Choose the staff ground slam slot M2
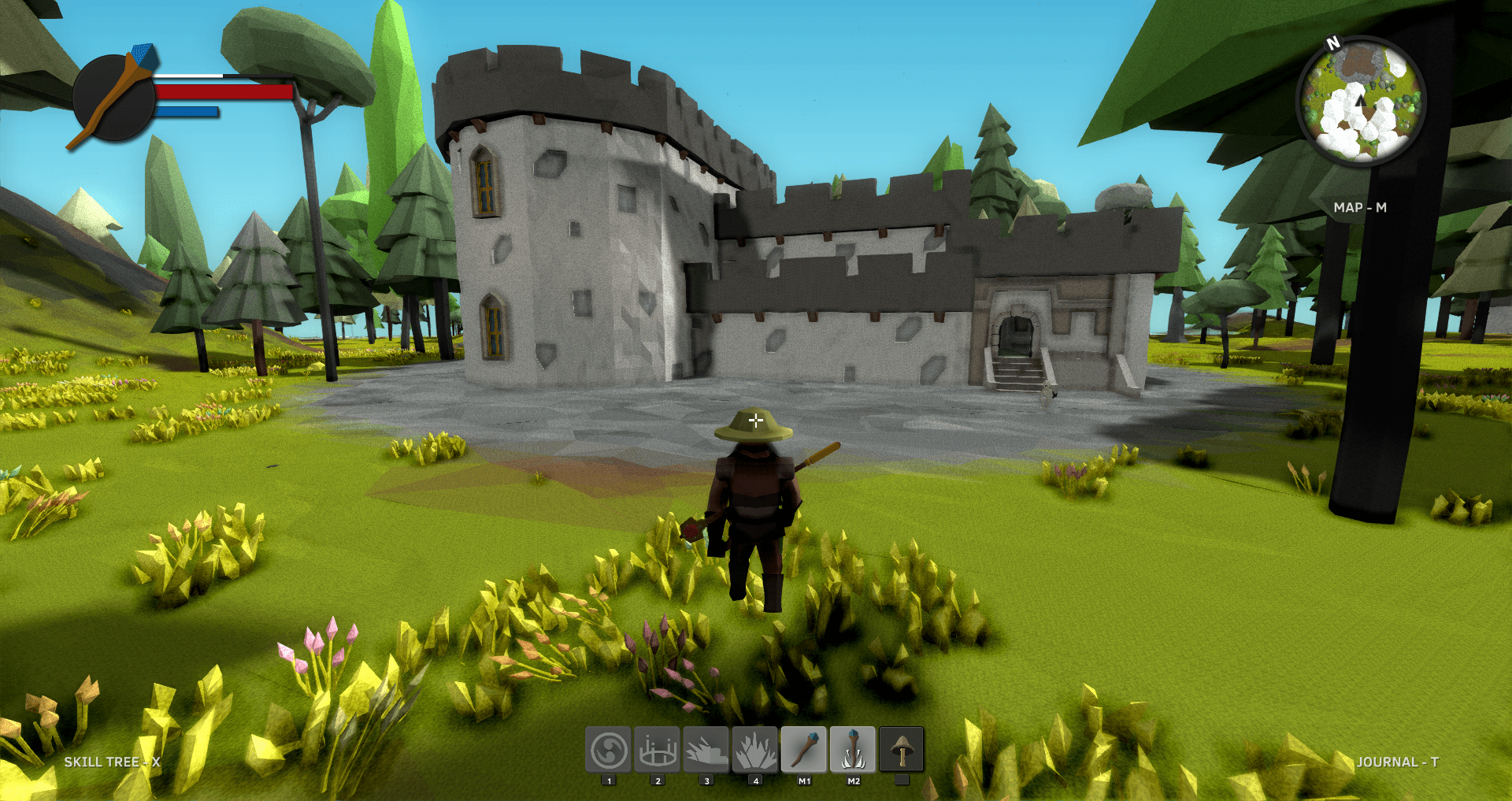Image resolution: width=1512 pixels, height=801 pixels. pyautogui.click(x=852, y=749)
